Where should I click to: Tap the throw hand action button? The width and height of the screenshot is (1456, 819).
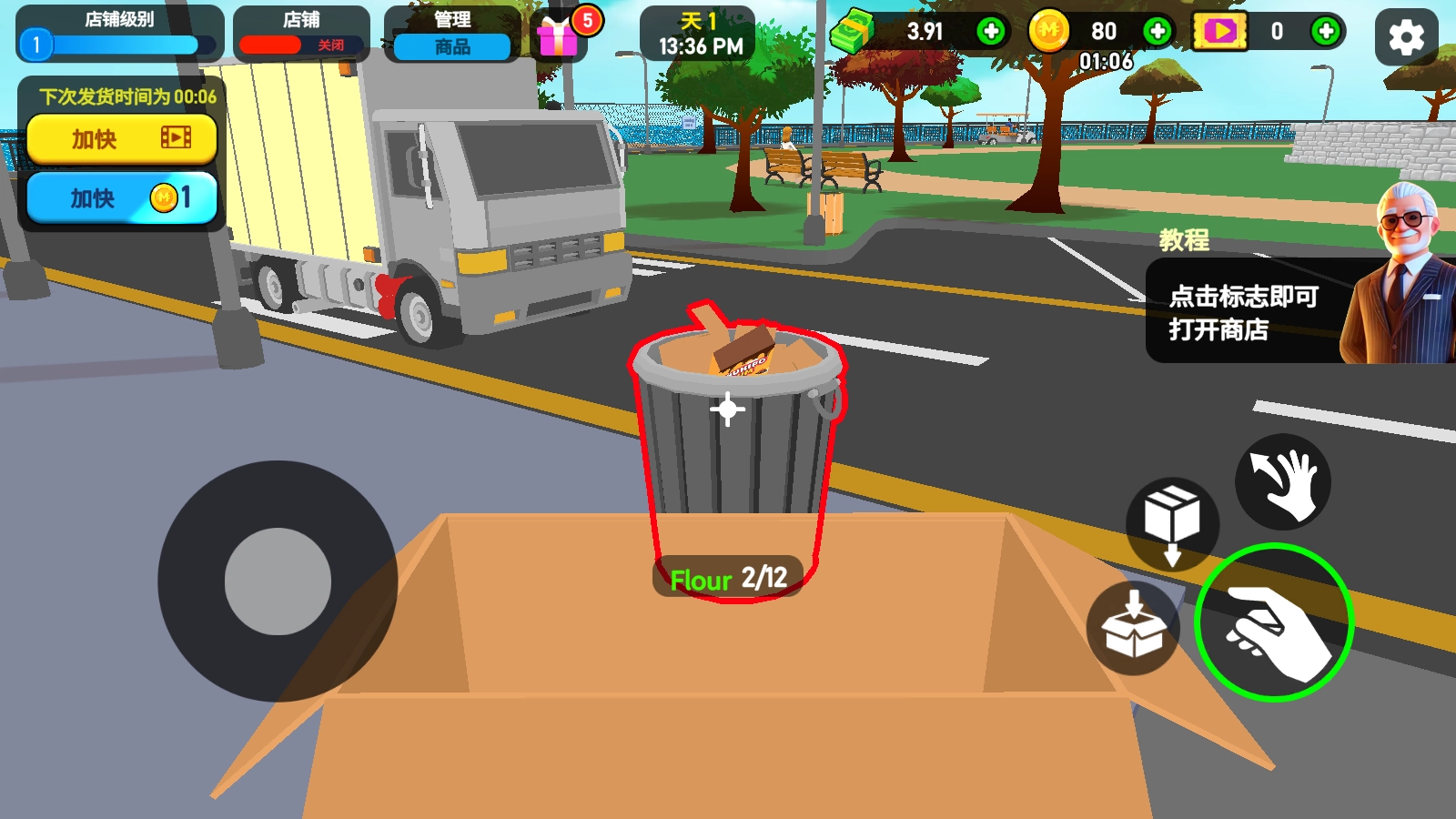1283,482
